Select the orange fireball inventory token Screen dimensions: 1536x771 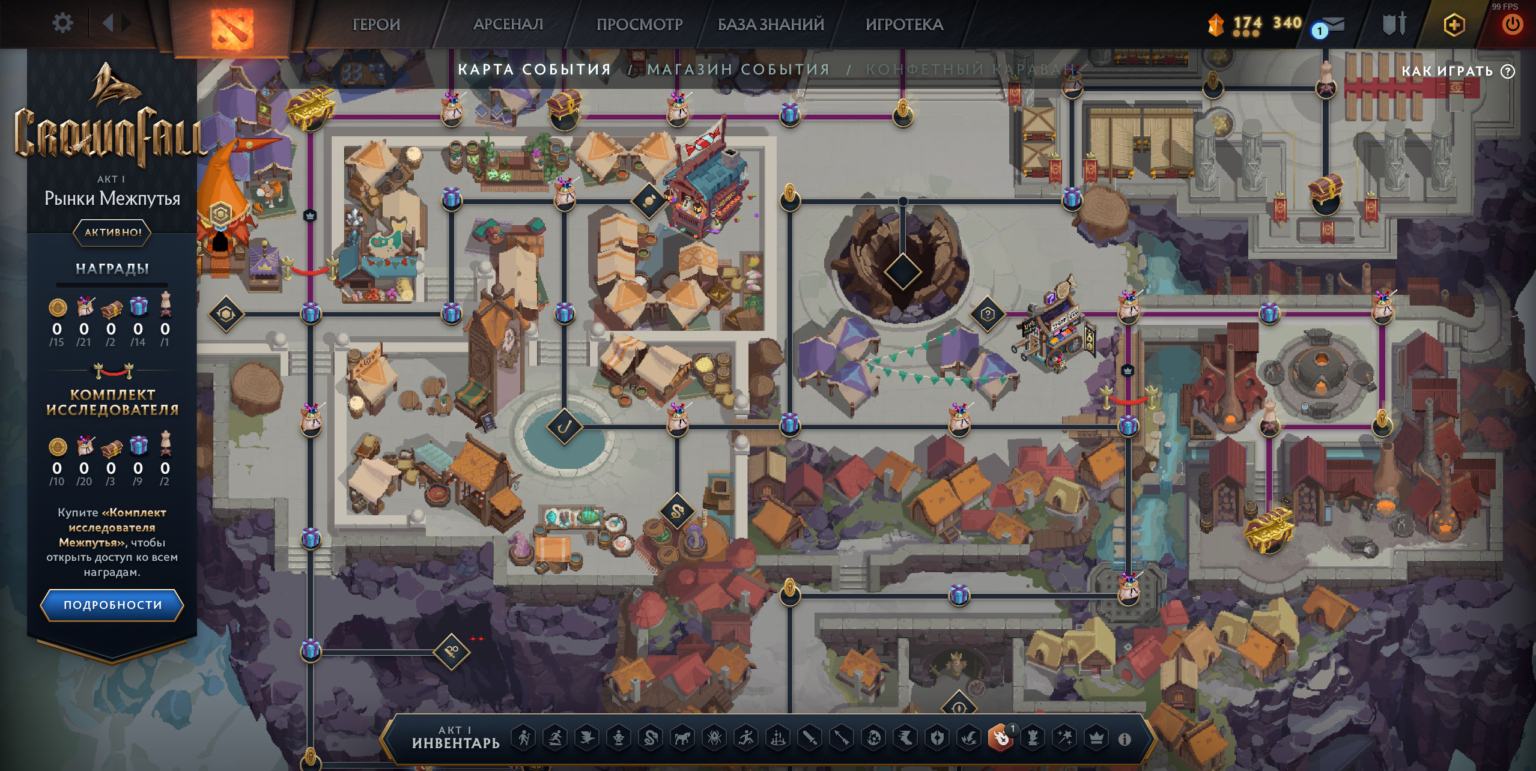point(999,739)
